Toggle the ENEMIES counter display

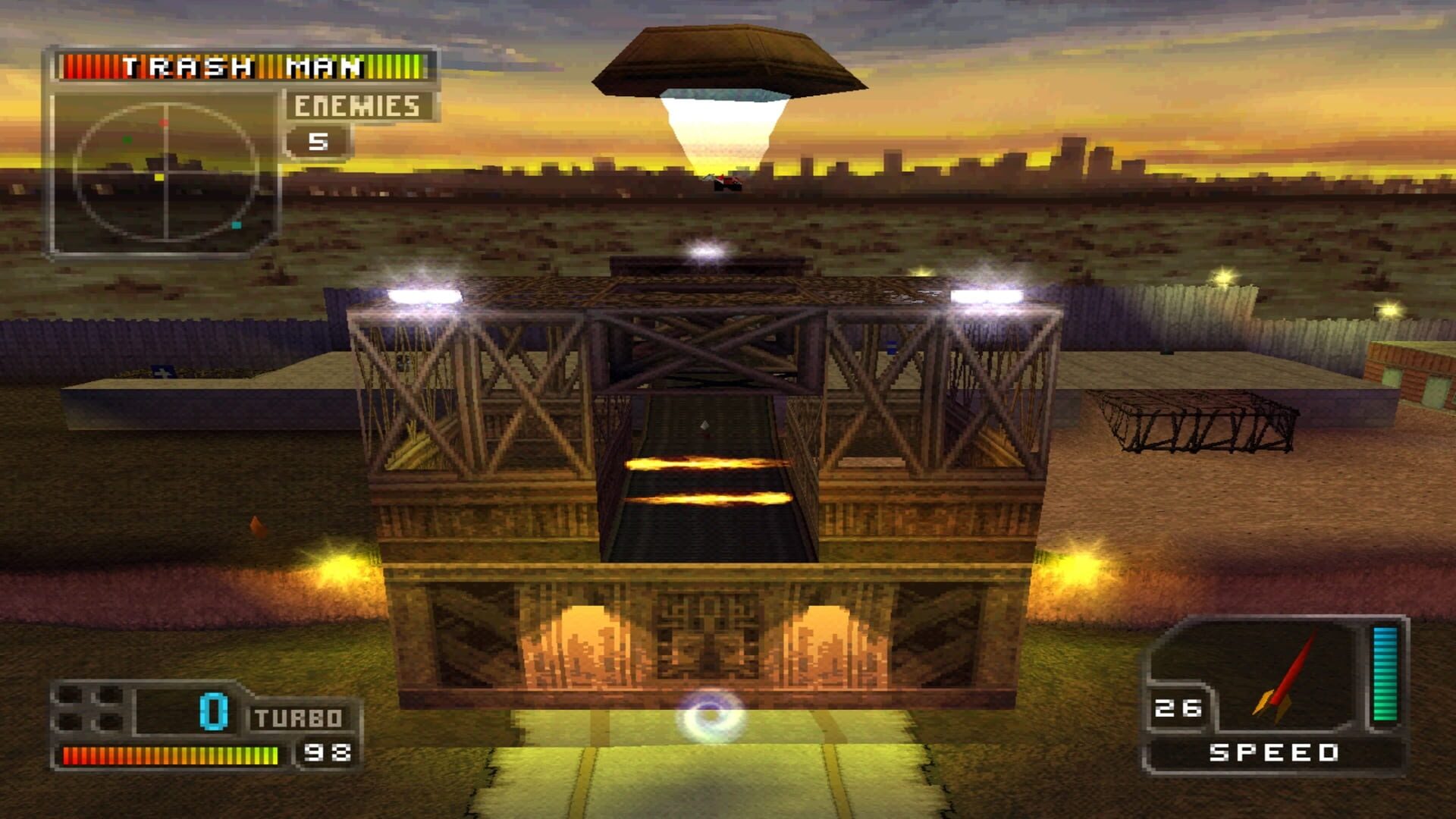[x=356, y=107]
